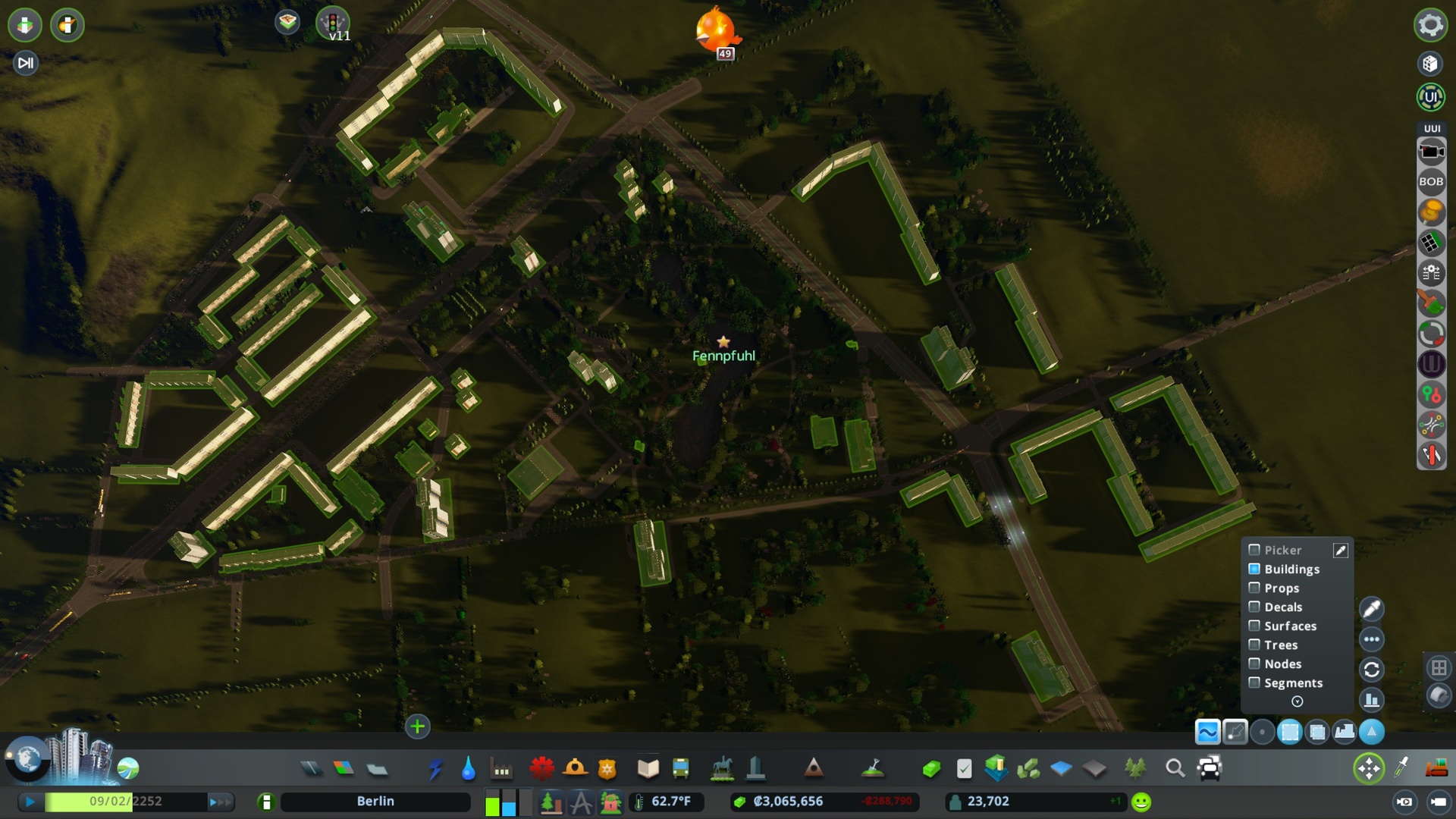Viewport: 1456px width, 819px height.
Task: Select the camera icon in the UUI sidebar
Action: click(x=1432, y=150)
